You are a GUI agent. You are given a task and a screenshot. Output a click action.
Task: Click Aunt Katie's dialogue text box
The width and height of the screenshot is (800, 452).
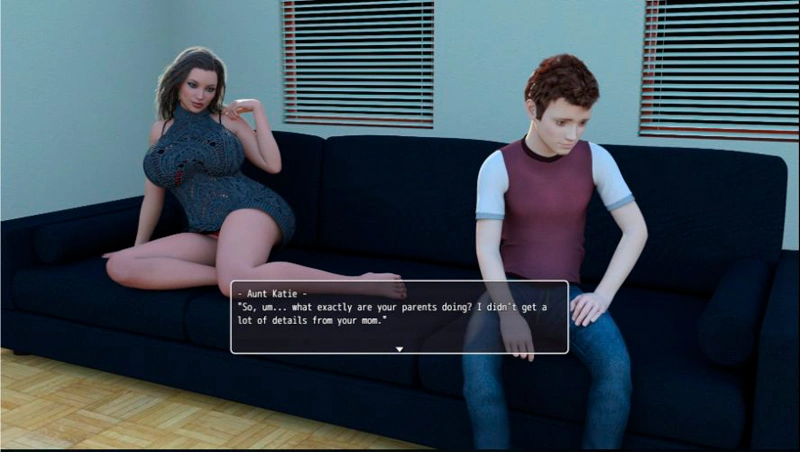(x=399, y=314)
